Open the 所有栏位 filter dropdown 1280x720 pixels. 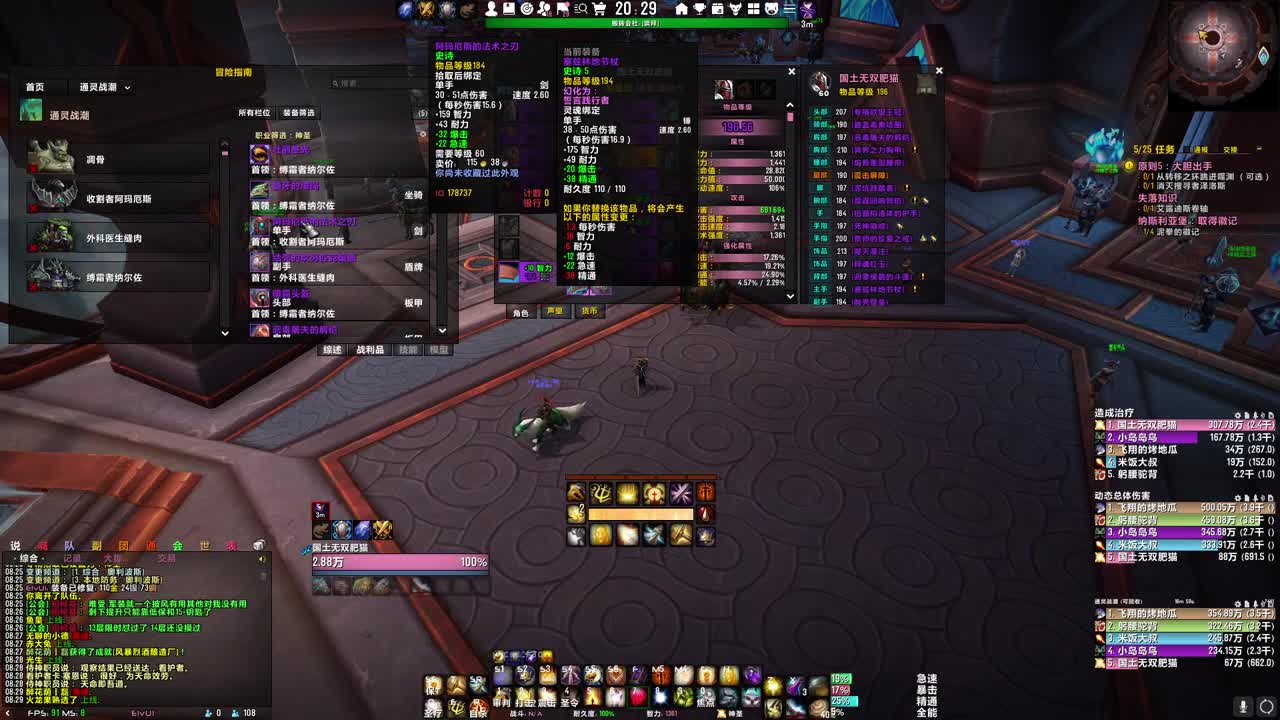click(256, 113)
